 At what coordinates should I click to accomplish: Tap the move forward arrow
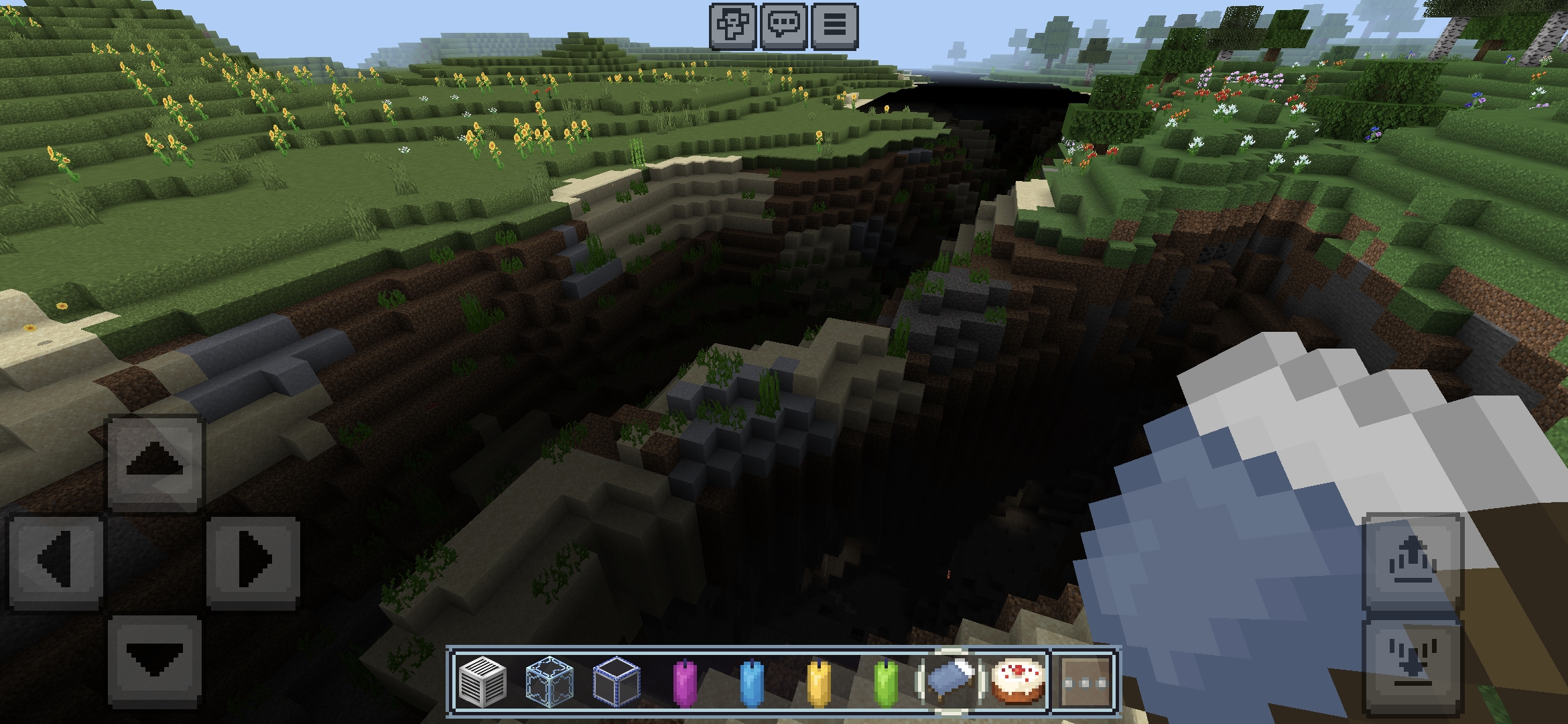tap(155, 462)
